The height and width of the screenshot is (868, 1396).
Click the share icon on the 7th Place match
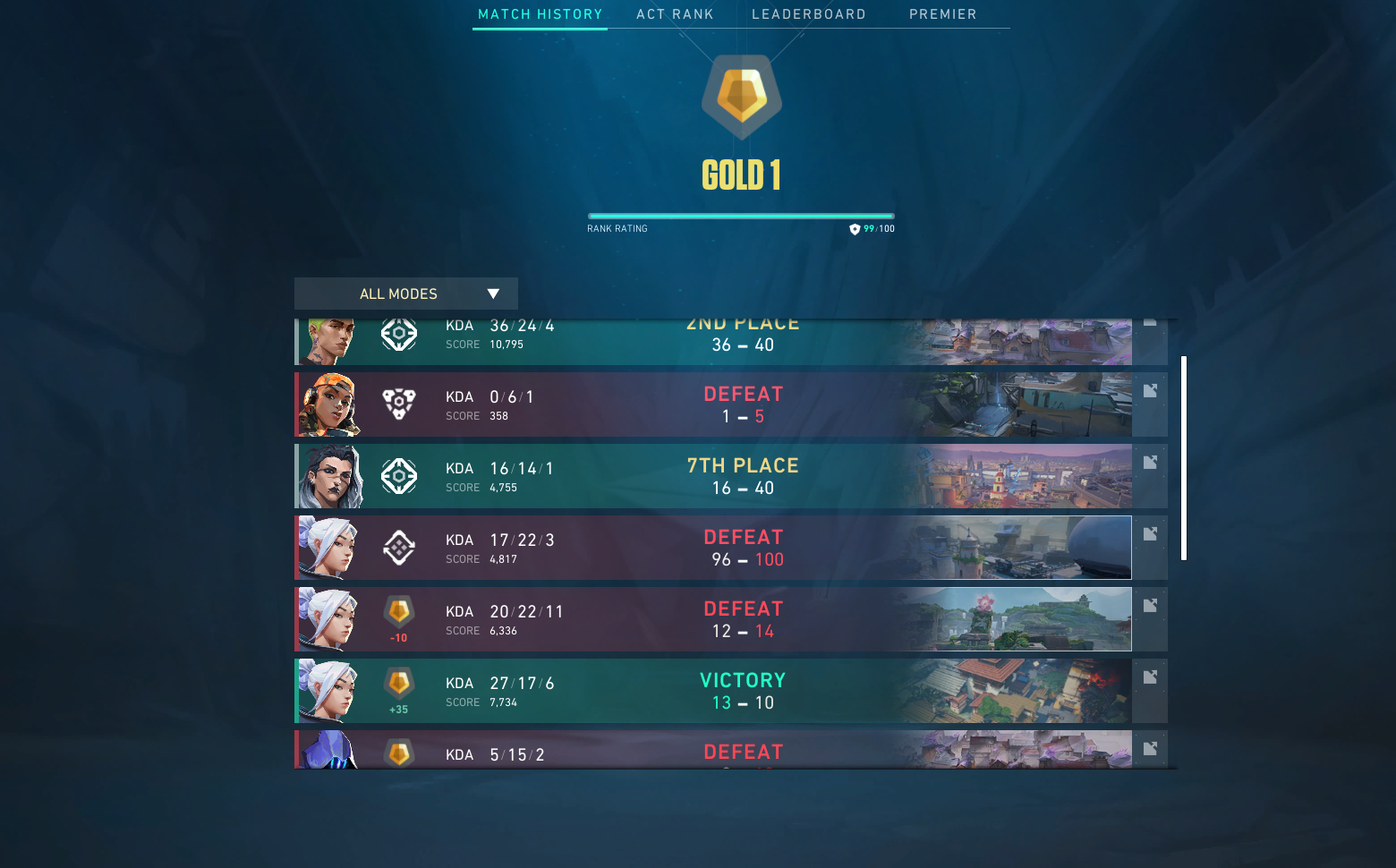coord(1150,463)
